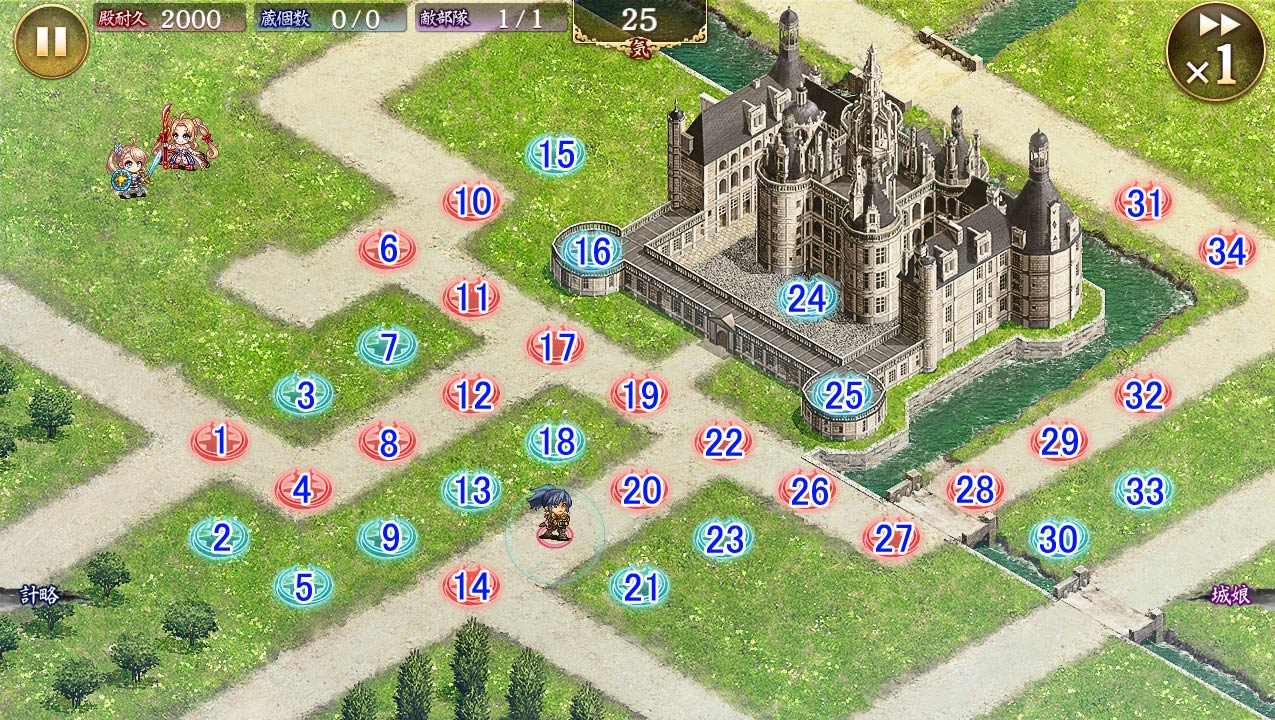
Task: Pick red deployment tile 31
Action: tap(1144, 204)
